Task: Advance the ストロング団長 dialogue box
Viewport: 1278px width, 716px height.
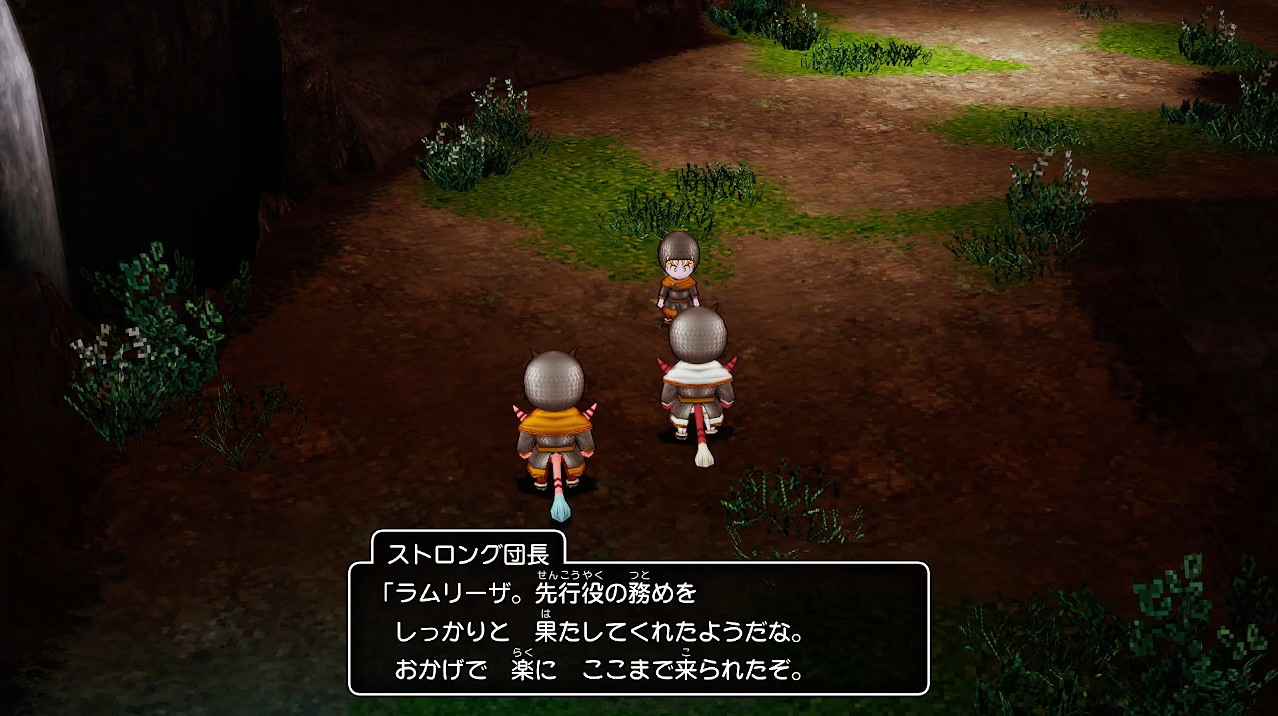Action: (638, 629)
